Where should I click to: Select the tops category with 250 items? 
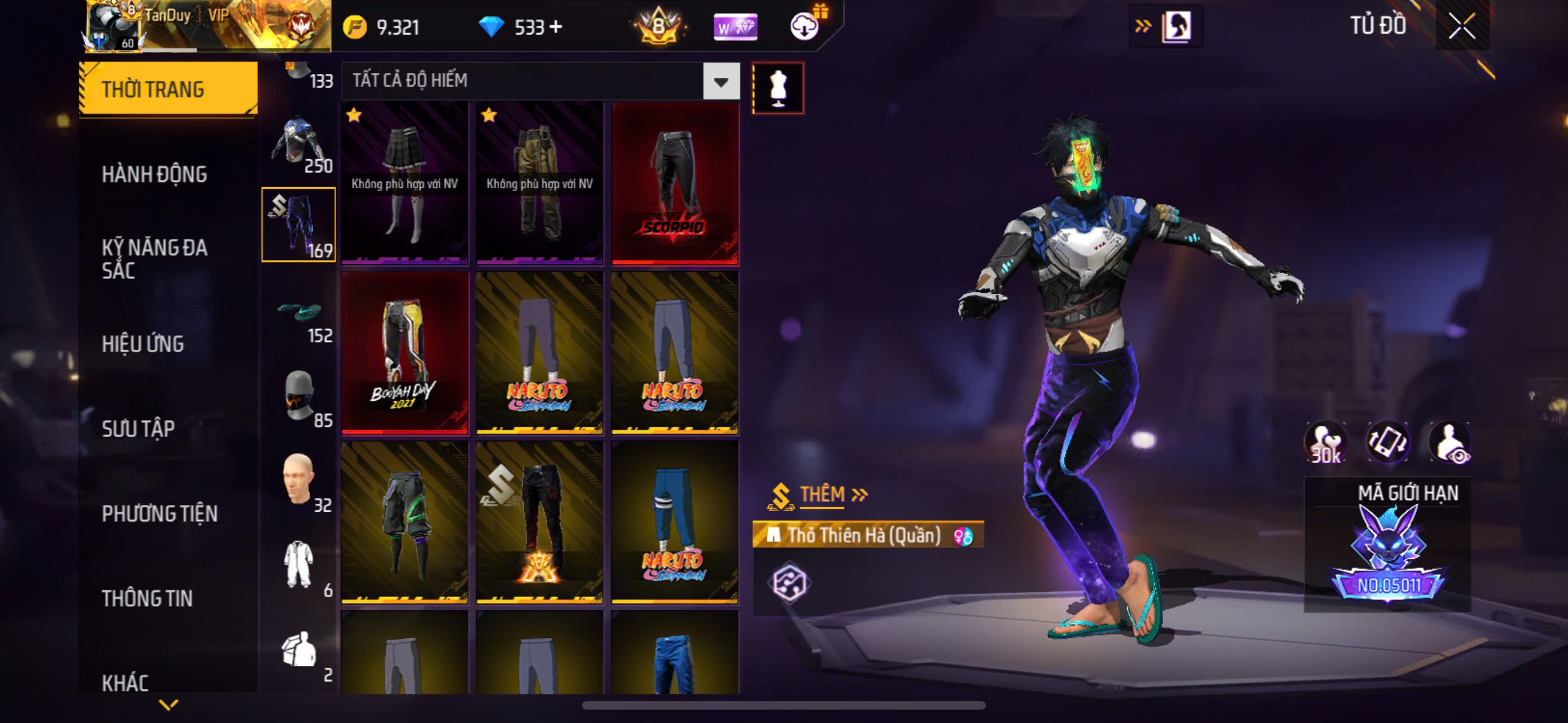[x=298, y=144]
